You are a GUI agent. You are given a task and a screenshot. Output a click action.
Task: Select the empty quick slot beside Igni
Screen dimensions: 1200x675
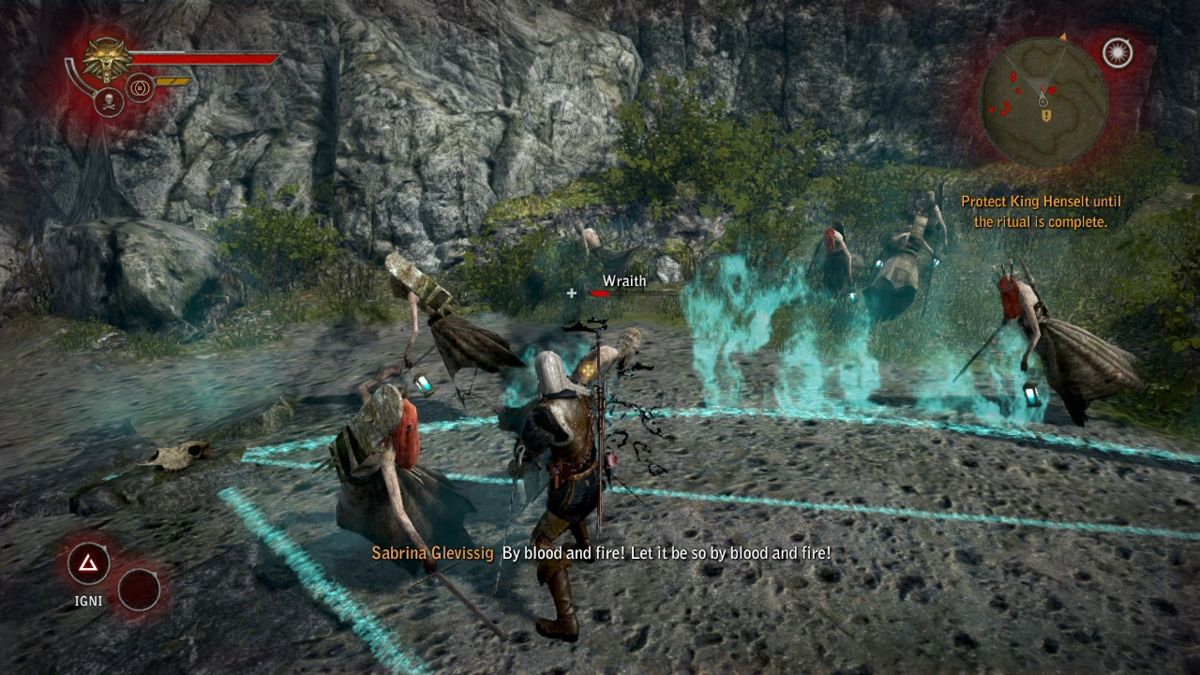pyautogui.click(x=139, y=590)
